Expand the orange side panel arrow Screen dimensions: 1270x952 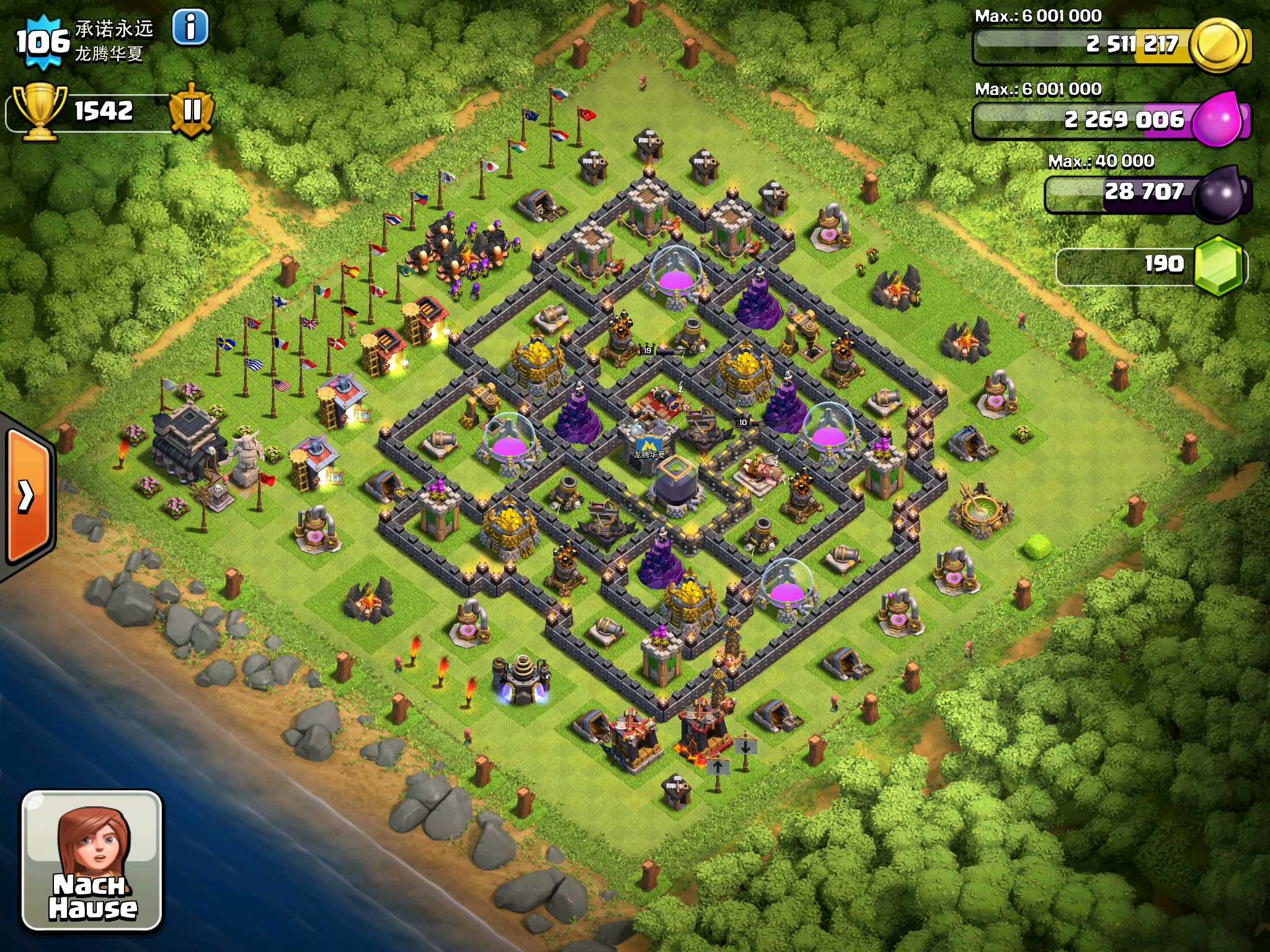(x=27, y=496)
